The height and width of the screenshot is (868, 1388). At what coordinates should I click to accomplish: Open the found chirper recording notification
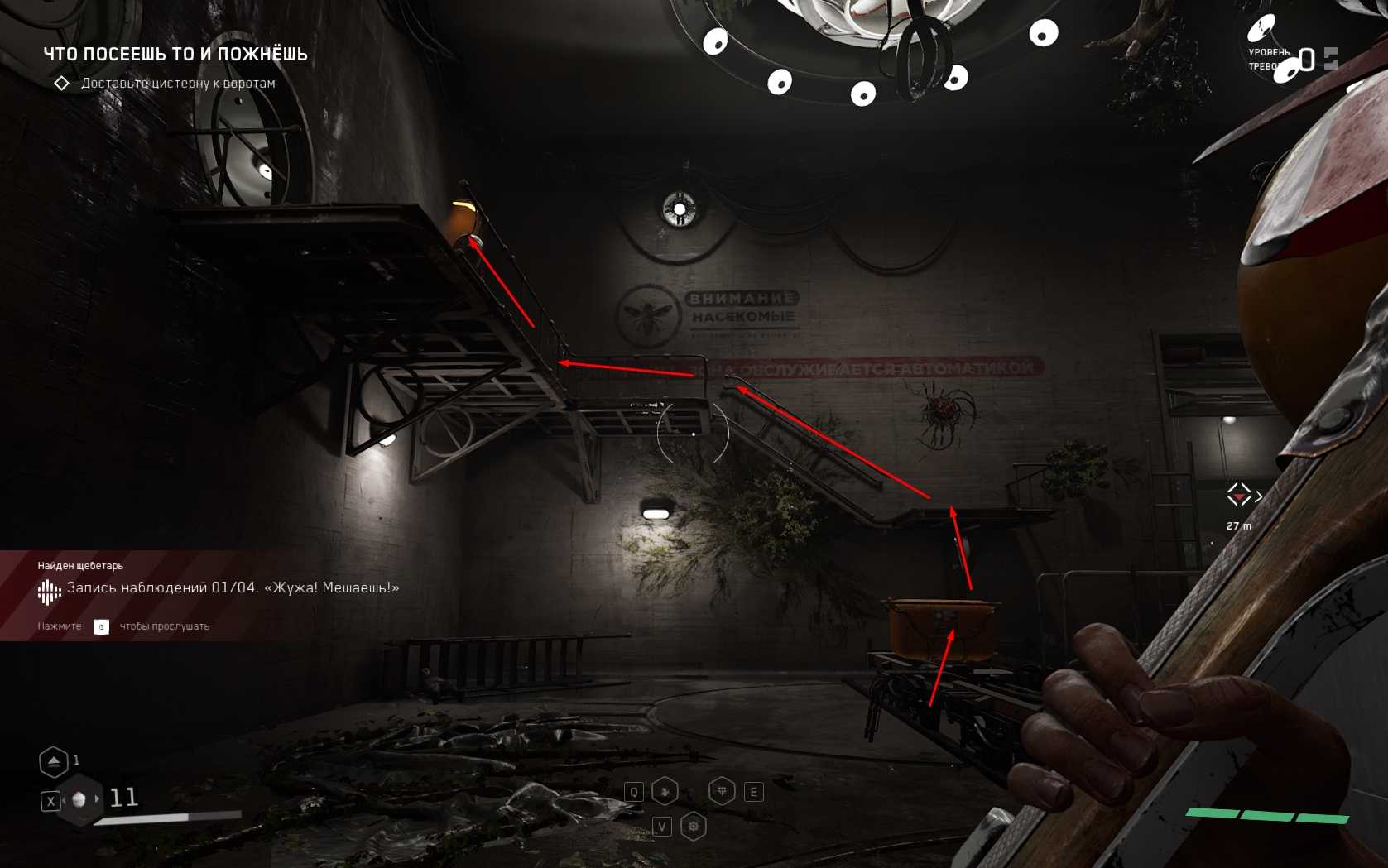point(219,588)
